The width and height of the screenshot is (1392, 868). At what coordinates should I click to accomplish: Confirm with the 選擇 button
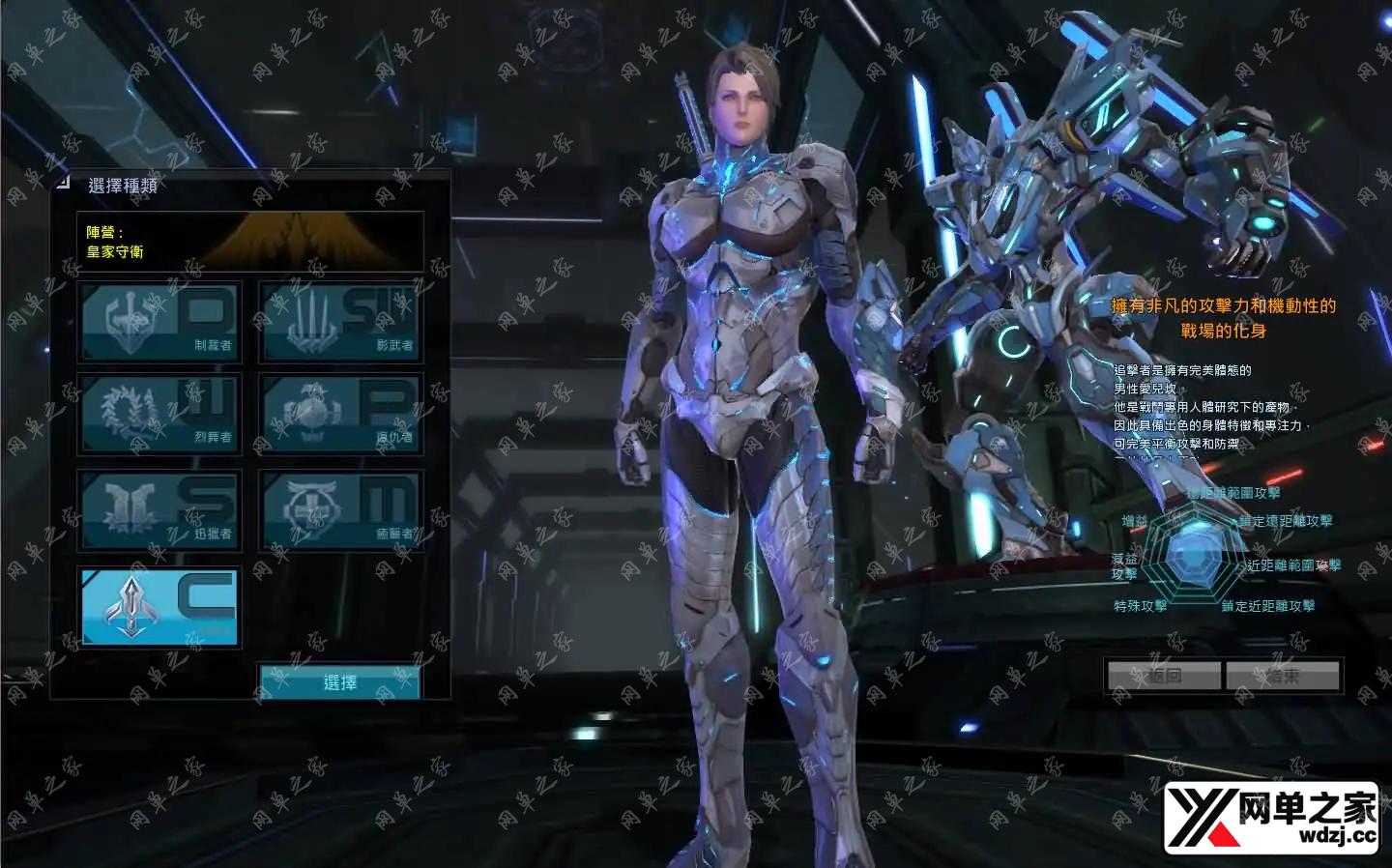tap(339, 682)
